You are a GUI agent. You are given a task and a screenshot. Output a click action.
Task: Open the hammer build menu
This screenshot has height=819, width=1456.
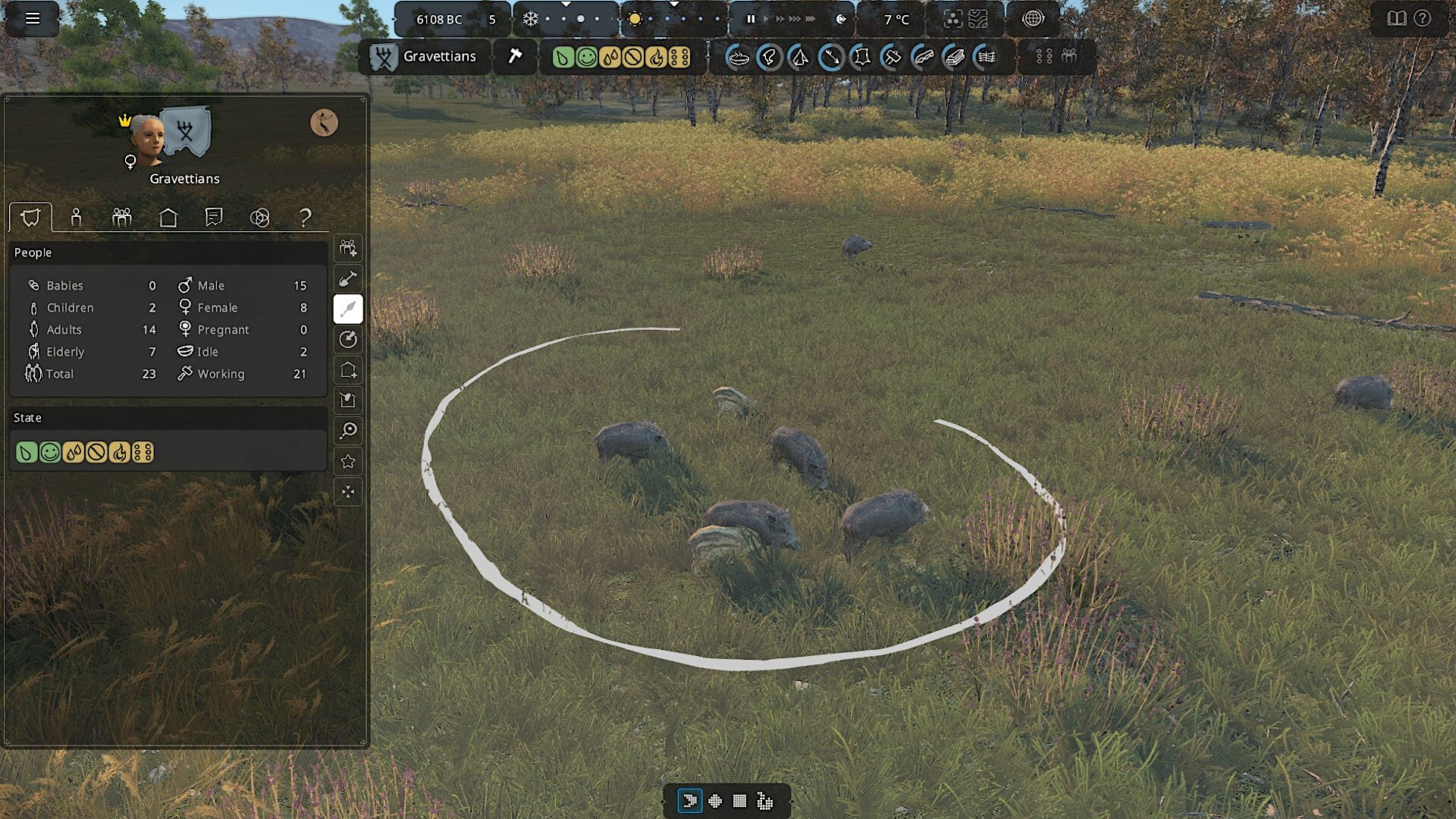click(515, 57)
